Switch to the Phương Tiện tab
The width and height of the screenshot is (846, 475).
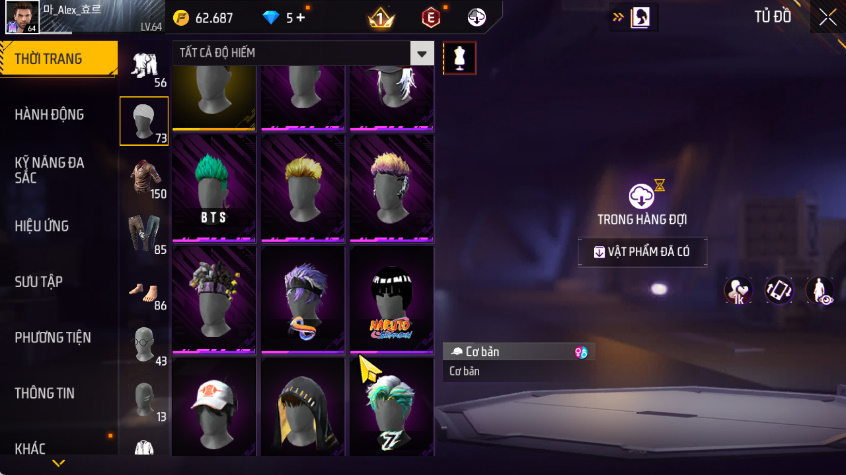(56, 338)
